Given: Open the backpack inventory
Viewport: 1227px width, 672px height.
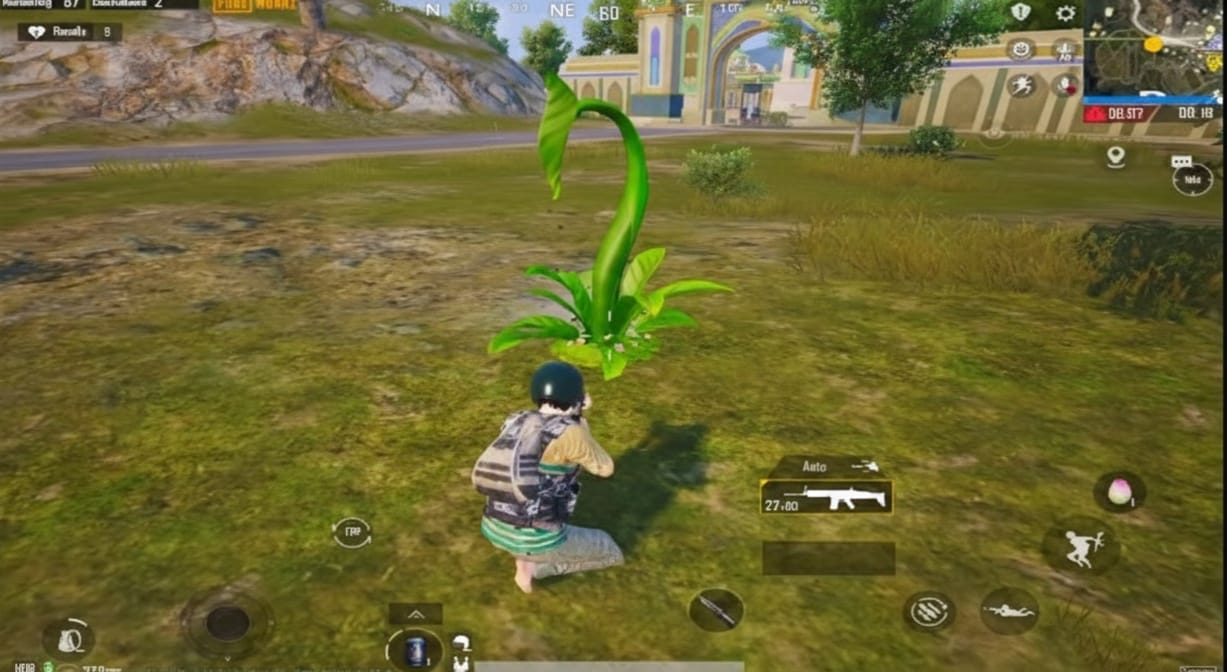Looking at the screenshot, I should tap(68, 639).
